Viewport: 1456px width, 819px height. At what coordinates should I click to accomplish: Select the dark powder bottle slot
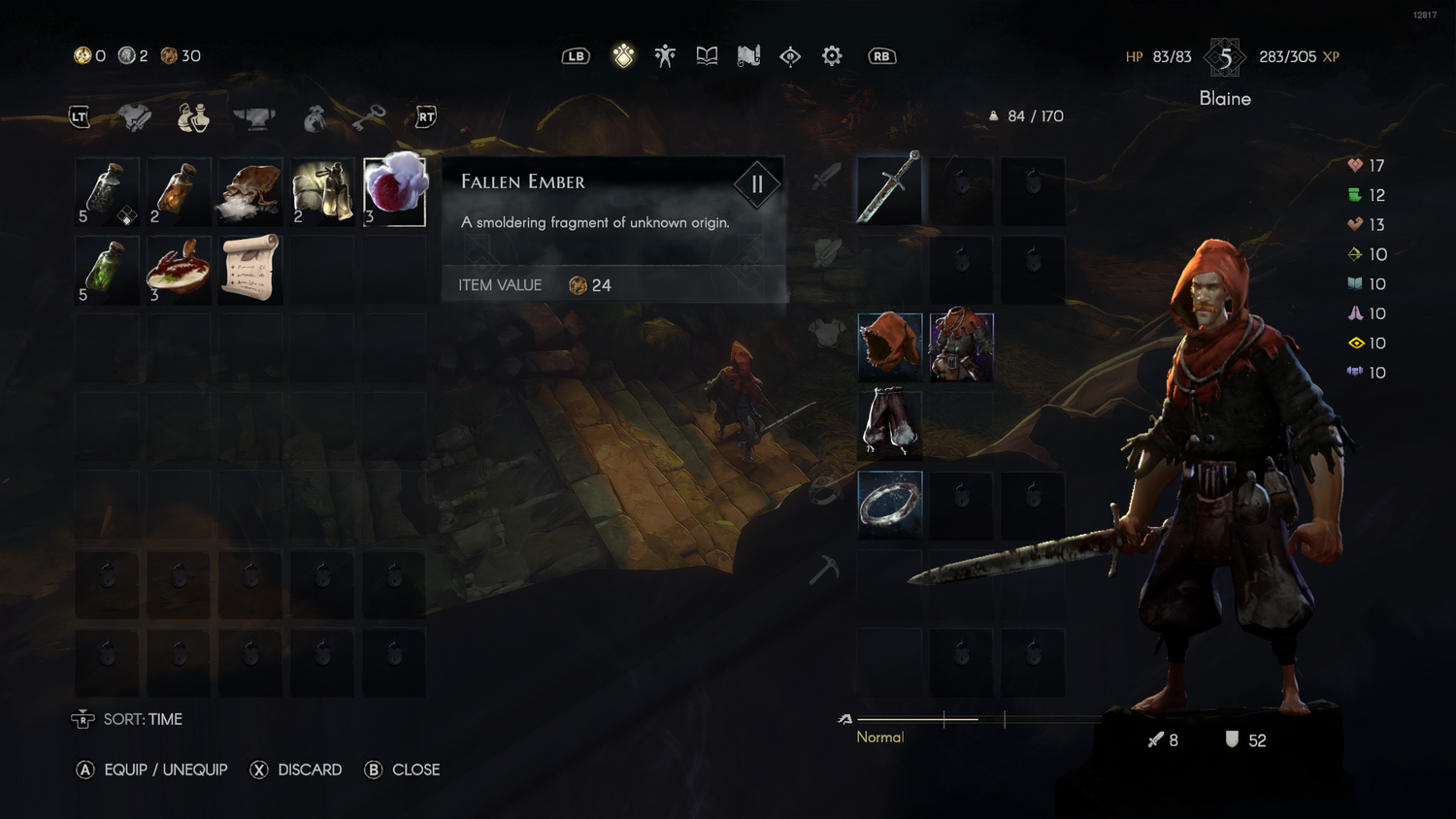pos(107,191)
